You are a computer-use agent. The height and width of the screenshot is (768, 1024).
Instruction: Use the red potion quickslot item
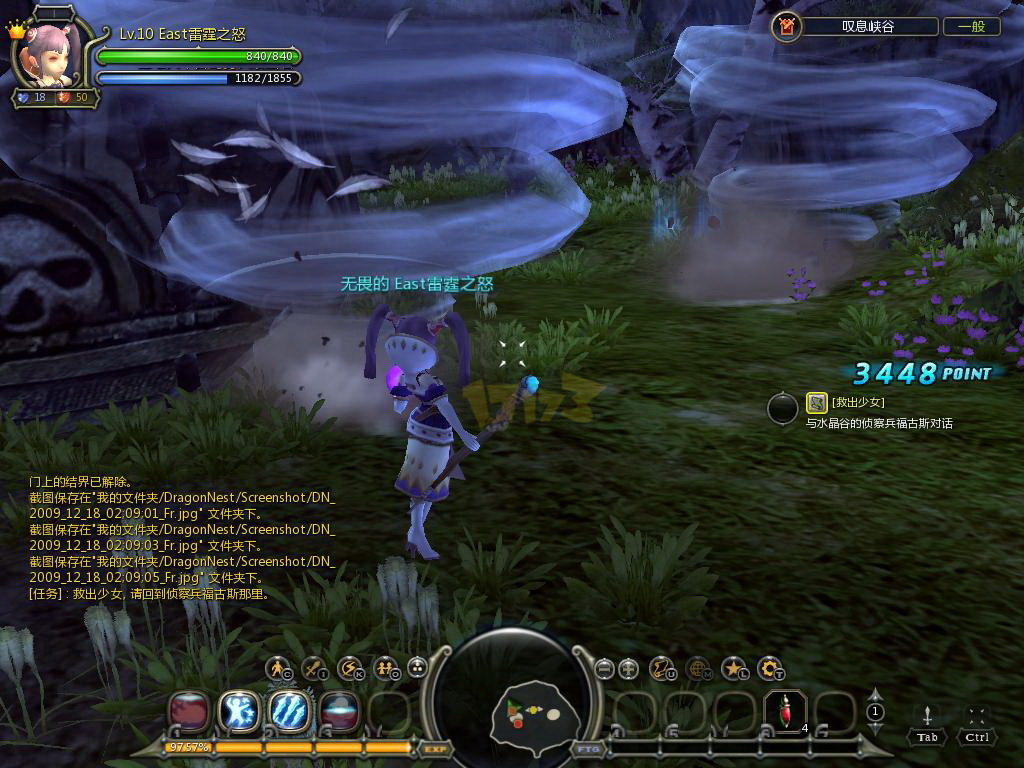pyautogui.click(x=785, y=712)
